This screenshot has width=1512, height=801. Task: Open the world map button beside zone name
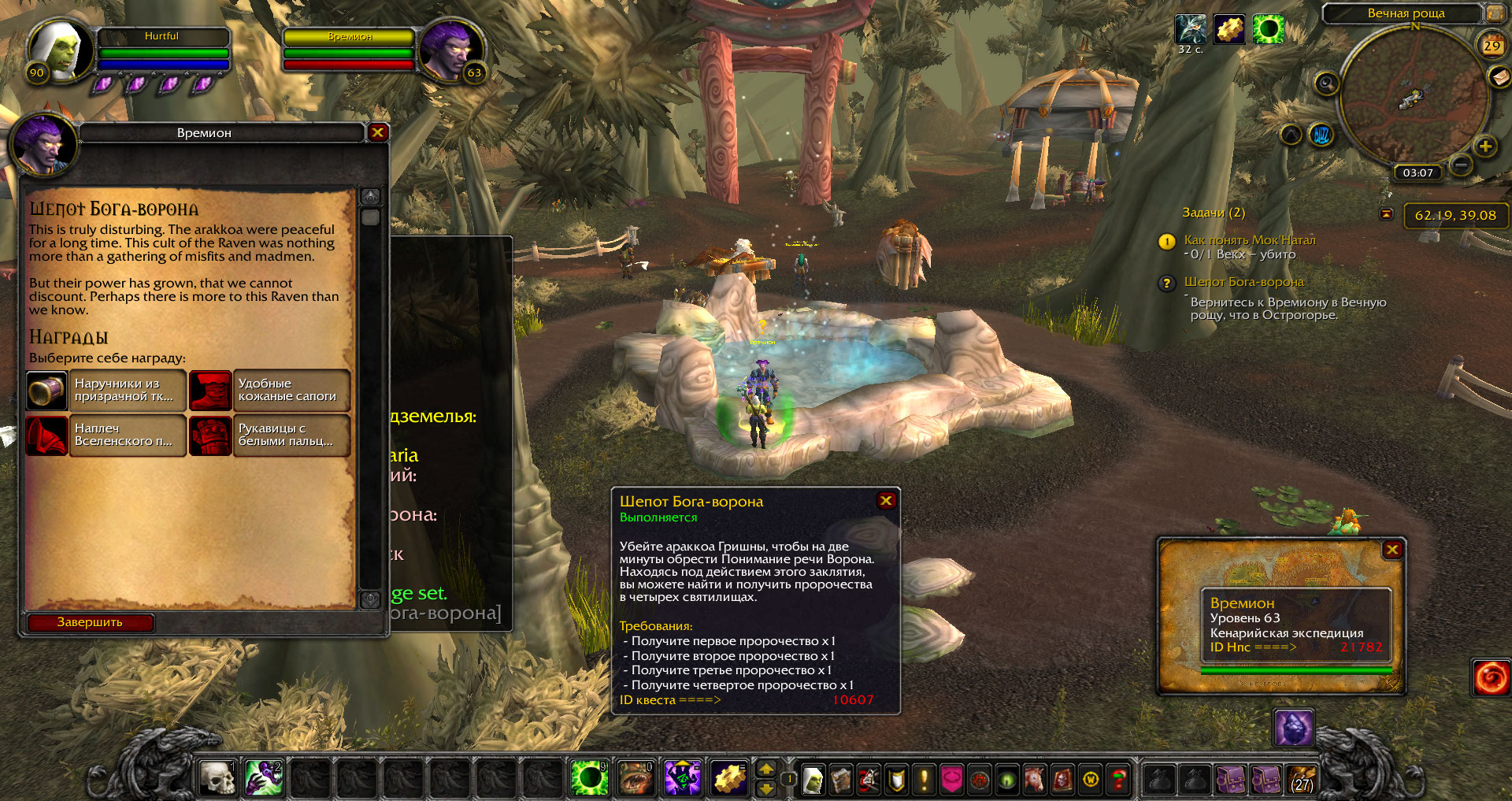[1494, 13]
